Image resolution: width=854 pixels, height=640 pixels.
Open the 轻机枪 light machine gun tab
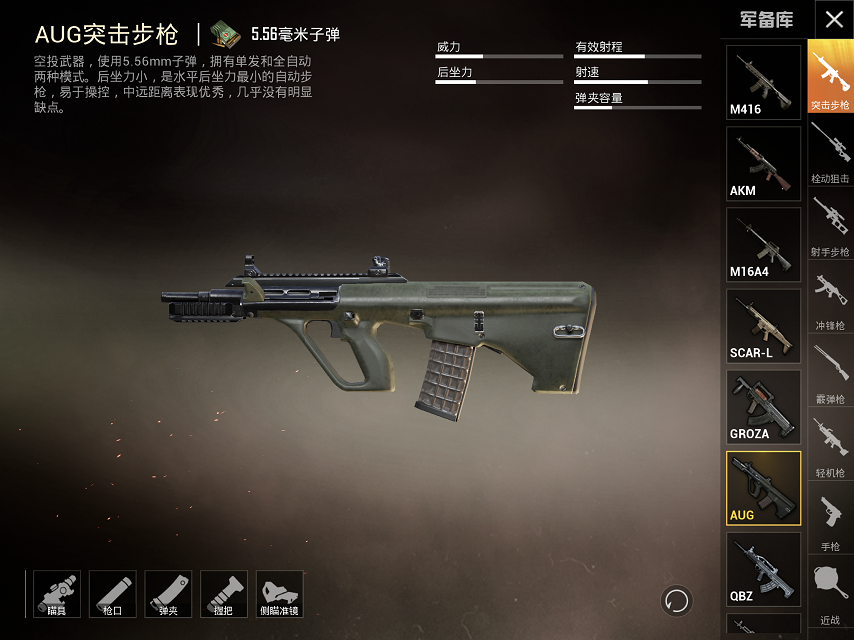coord(830,447)
